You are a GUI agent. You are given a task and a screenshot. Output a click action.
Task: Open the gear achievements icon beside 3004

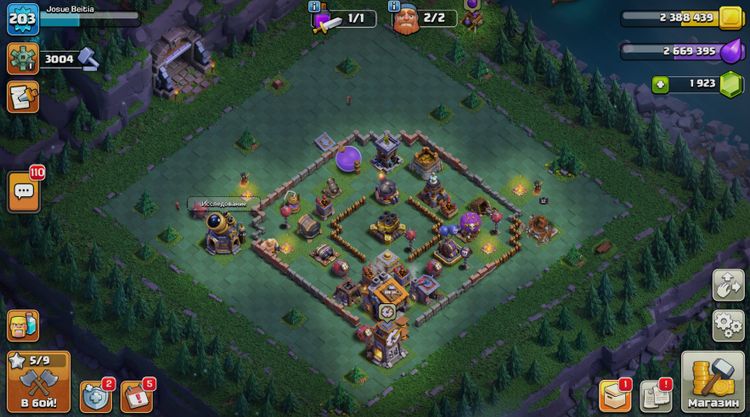[22, 59]
